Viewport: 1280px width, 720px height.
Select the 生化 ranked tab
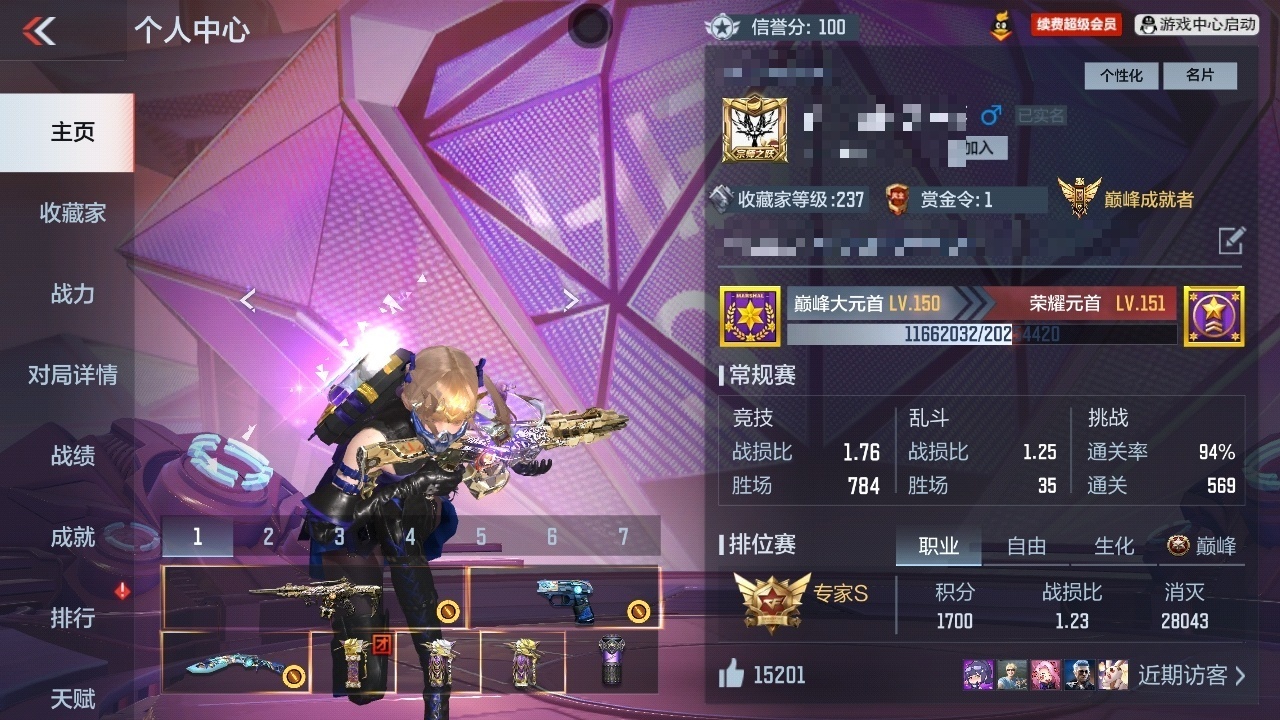pos(1114,546)
